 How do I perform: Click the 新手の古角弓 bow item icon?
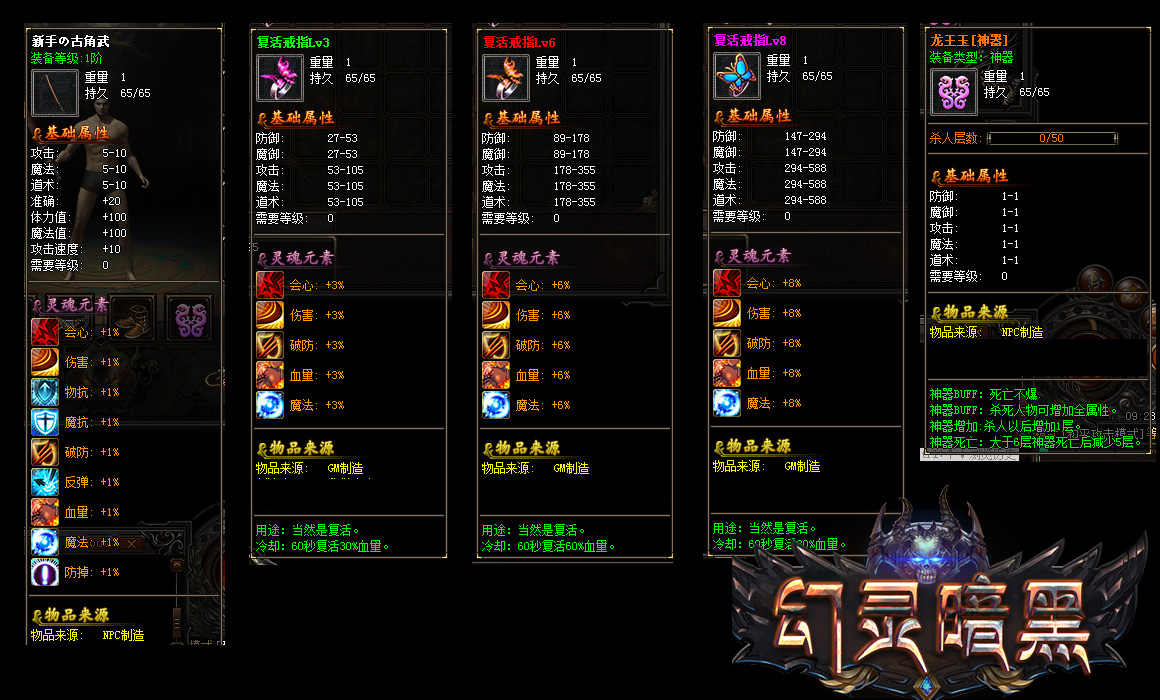53,92
